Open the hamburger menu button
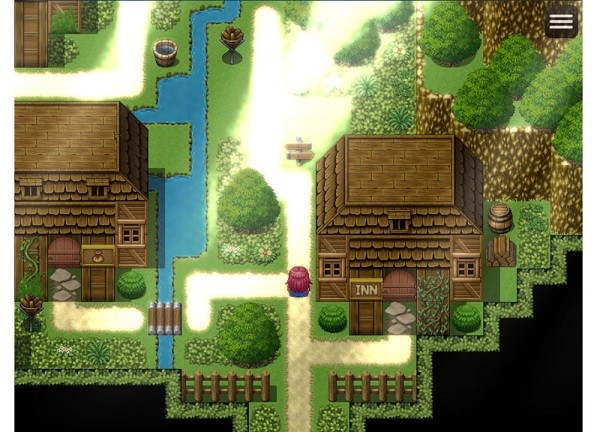600x432 pixels. 561,22
